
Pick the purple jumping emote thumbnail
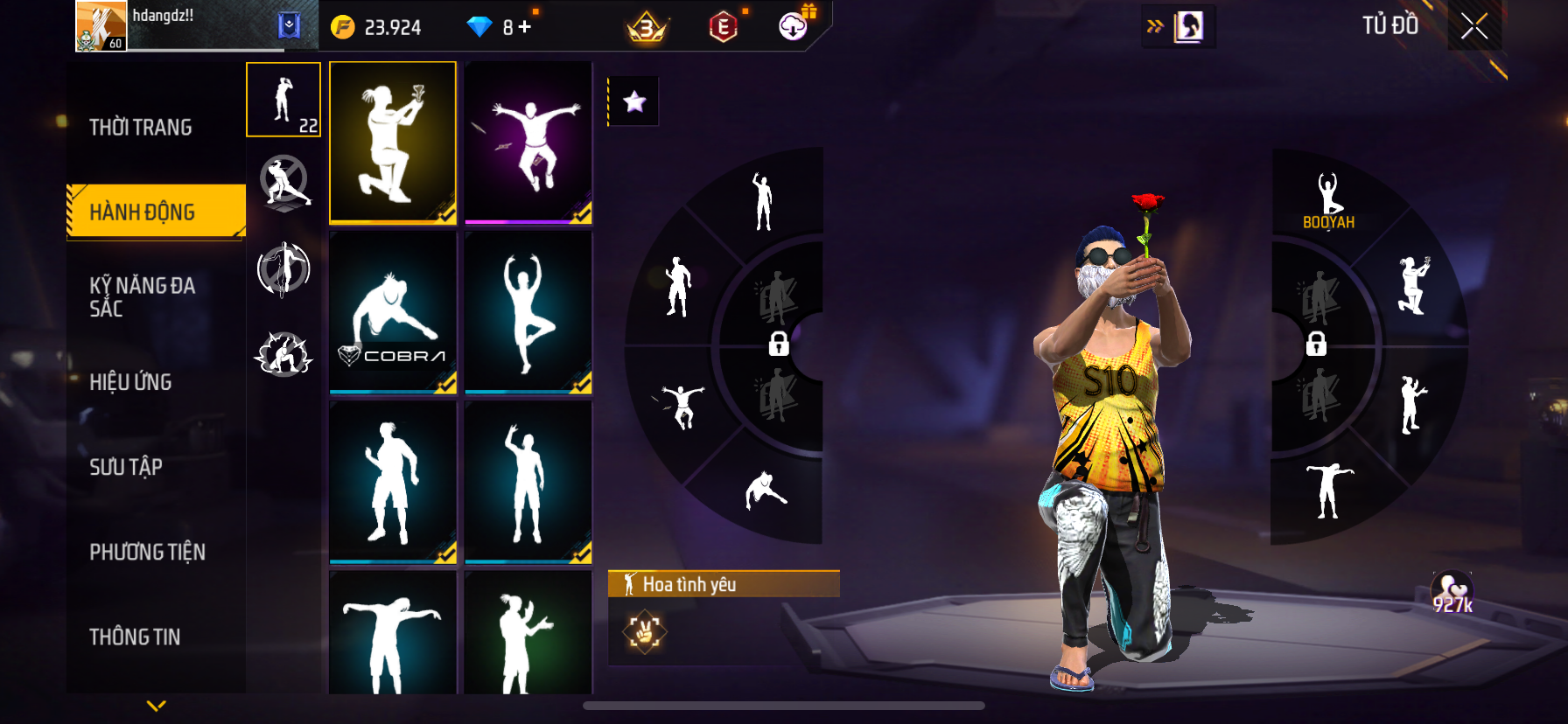[528, 143]
